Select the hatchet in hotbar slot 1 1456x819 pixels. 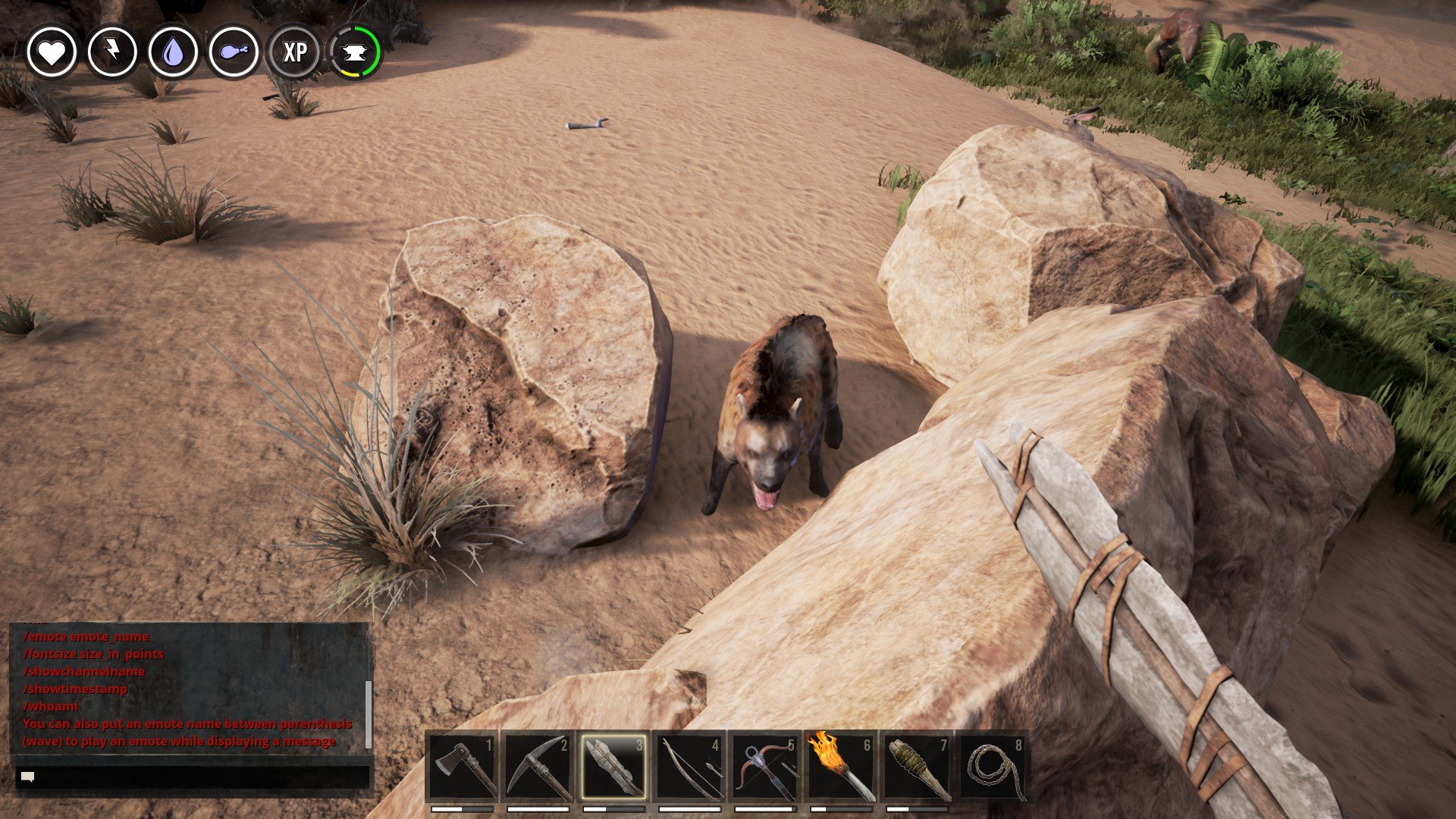463,767
